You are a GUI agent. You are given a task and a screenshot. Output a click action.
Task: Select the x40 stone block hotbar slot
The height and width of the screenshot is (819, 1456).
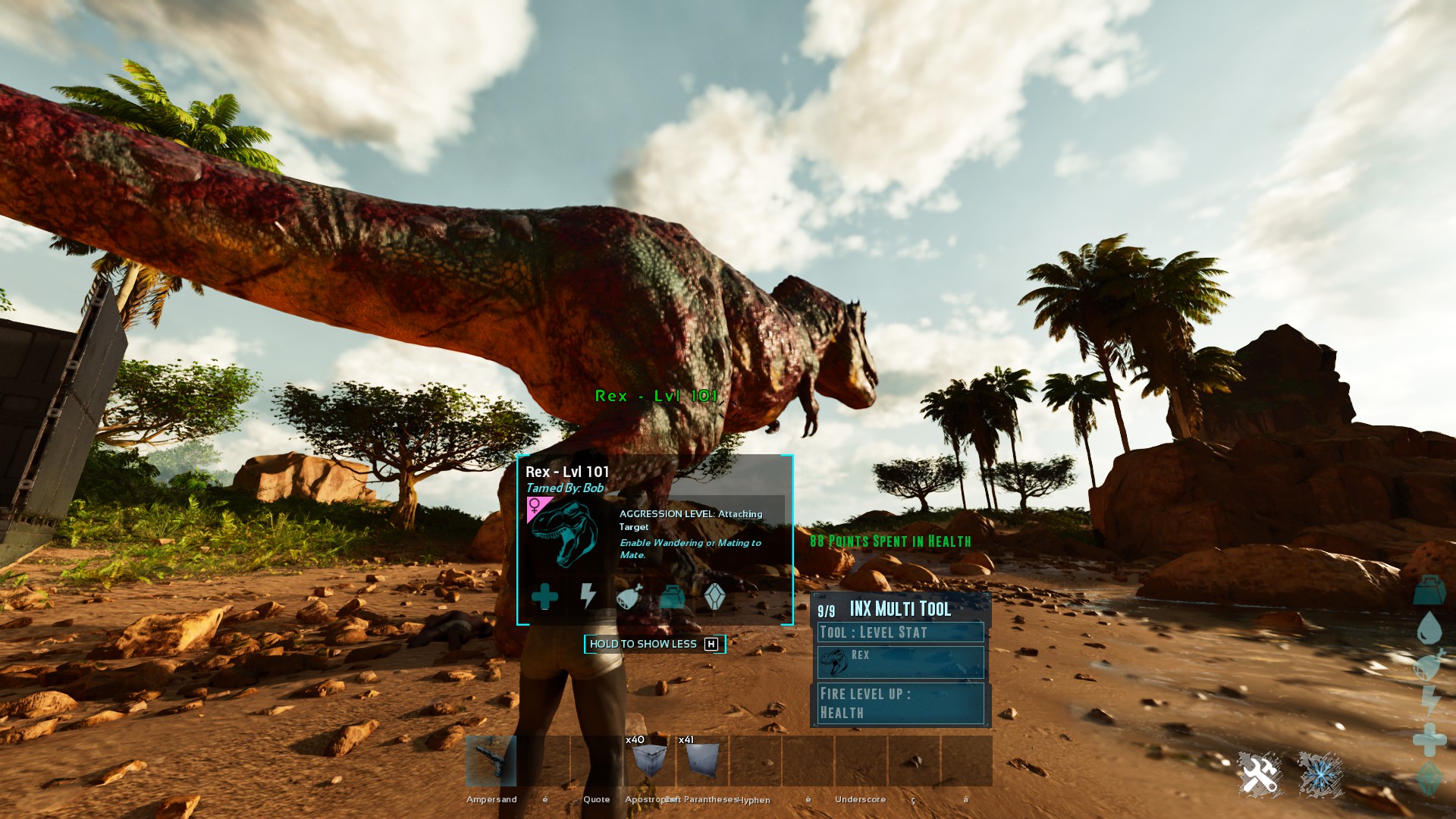pyautogui.click(x=649, y=761)
